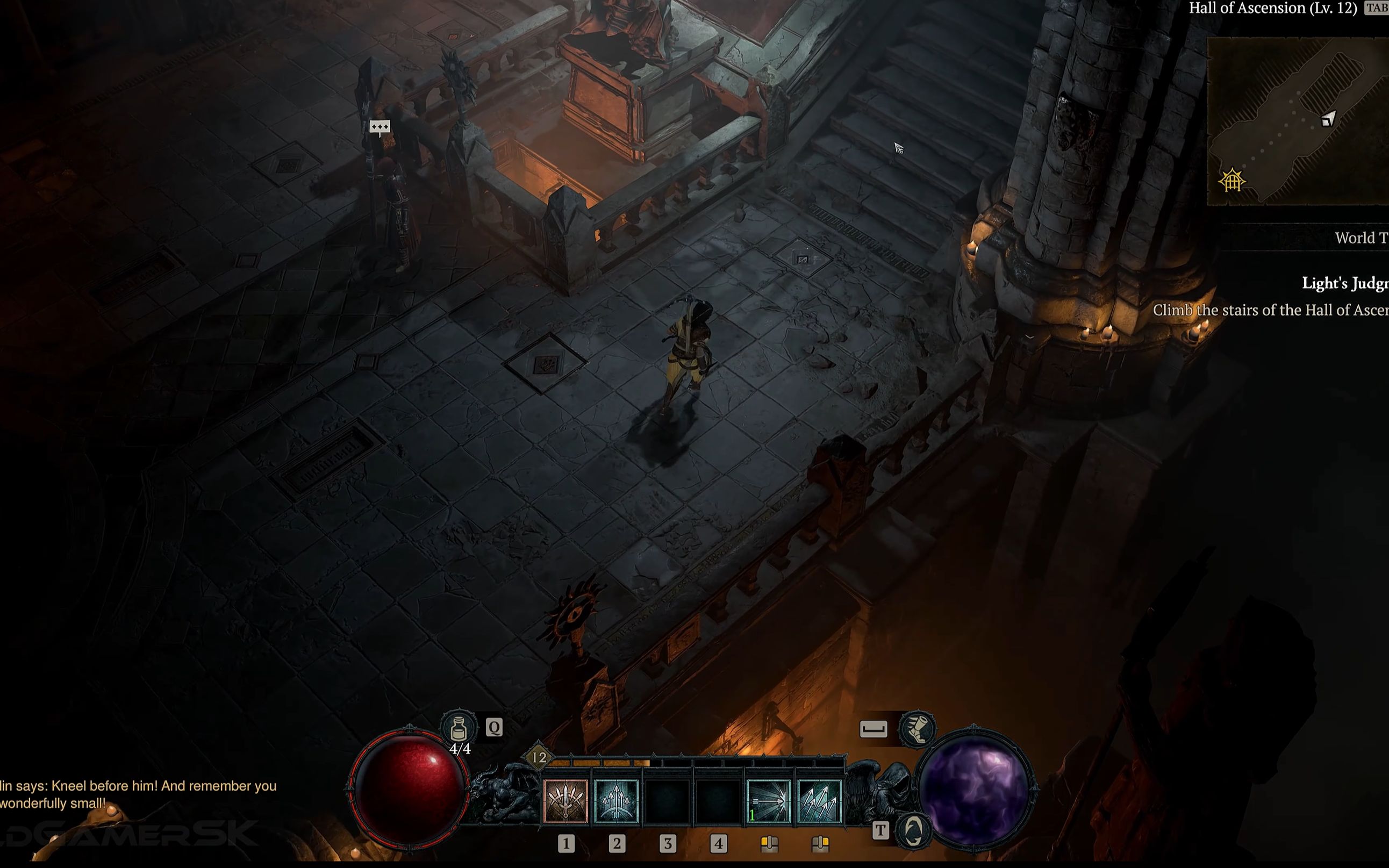Open the chat log message text
This screenshot has height=868, width=1389.
pos(138,794)
